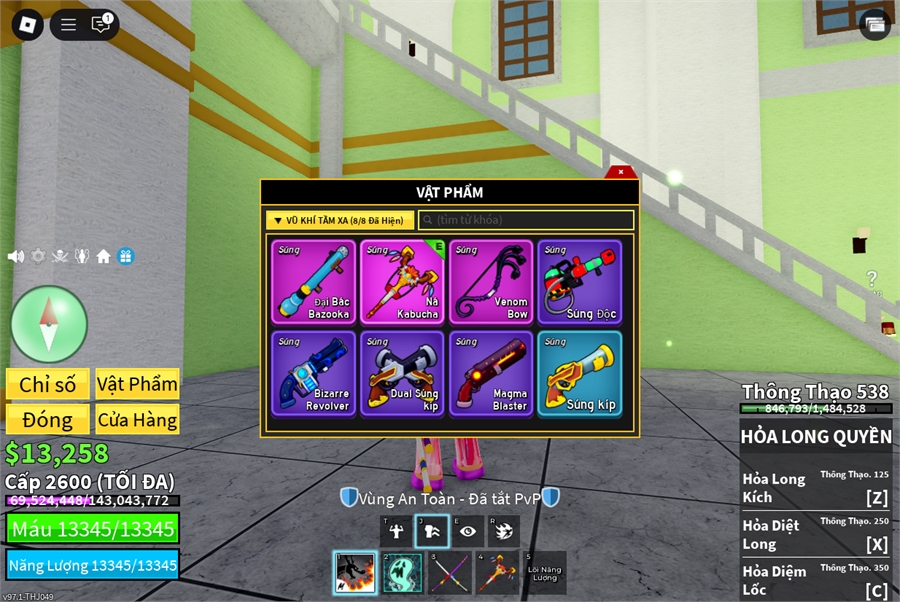Choose the Dual Súng Kíp guns

click(x=403, y=374)
